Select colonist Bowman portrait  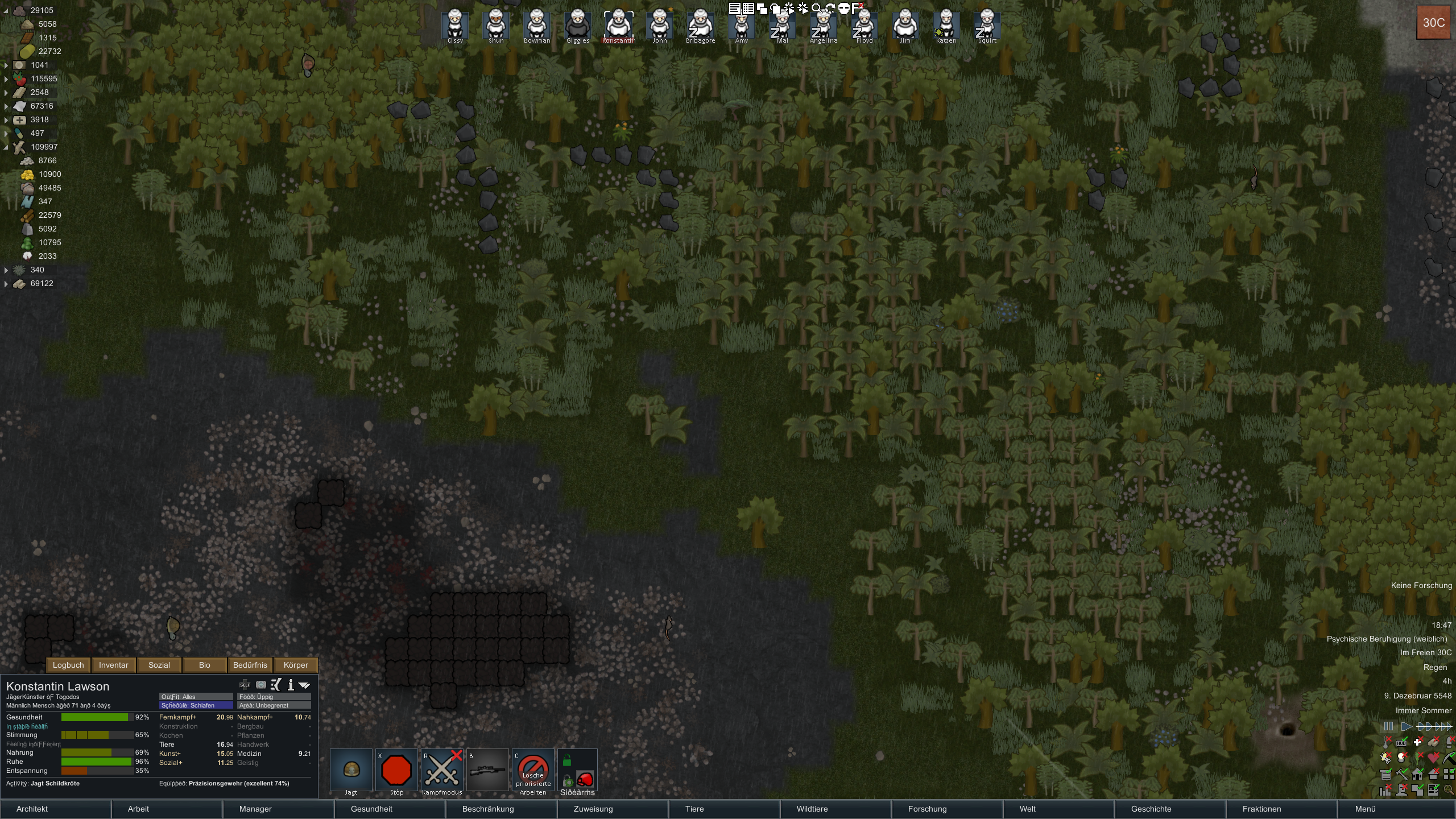click(537, 25)
